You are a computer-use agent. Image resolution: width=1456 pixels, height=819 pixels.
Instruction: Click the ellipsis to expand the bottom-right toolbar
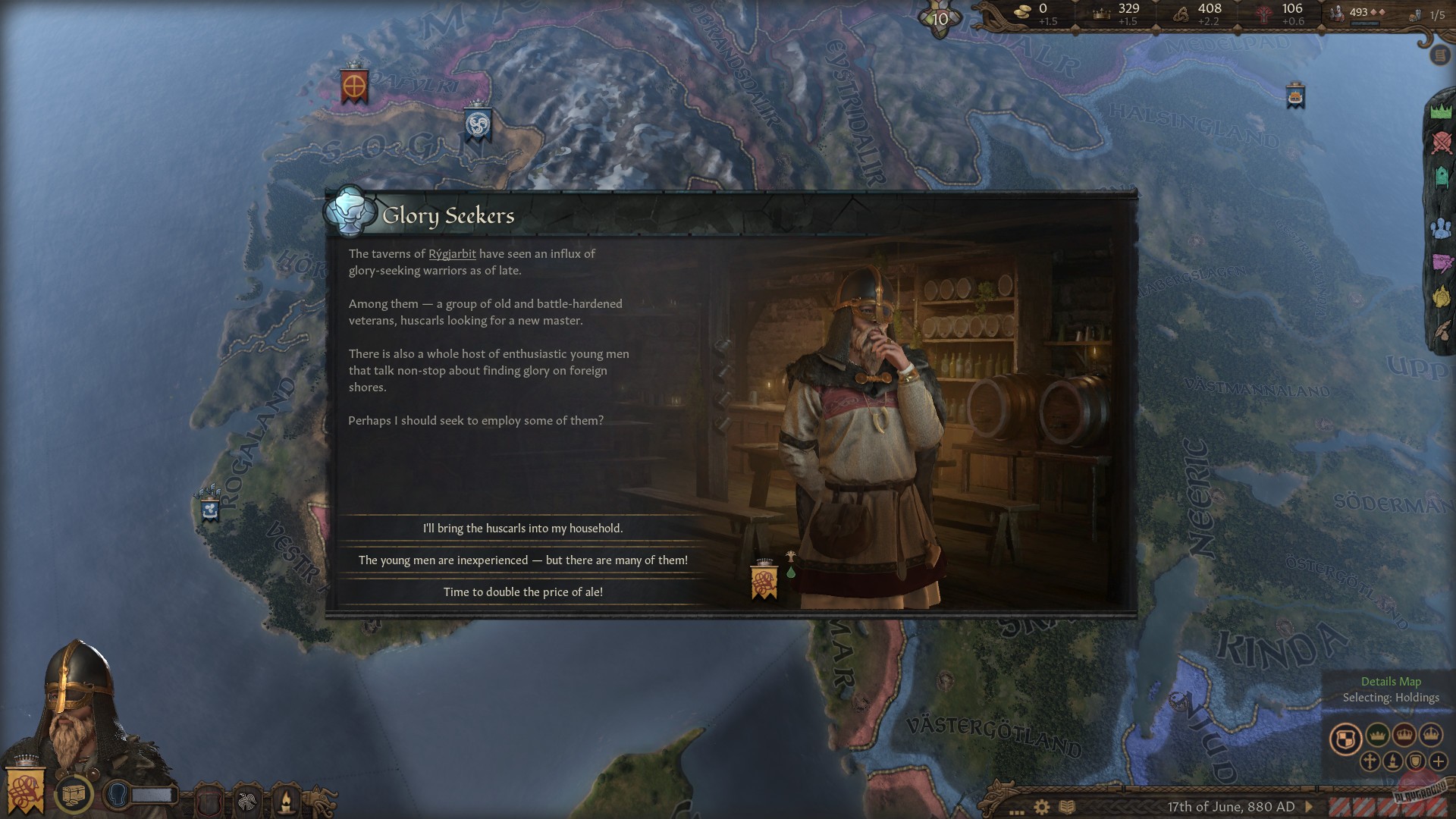[x=1016, y=813]
